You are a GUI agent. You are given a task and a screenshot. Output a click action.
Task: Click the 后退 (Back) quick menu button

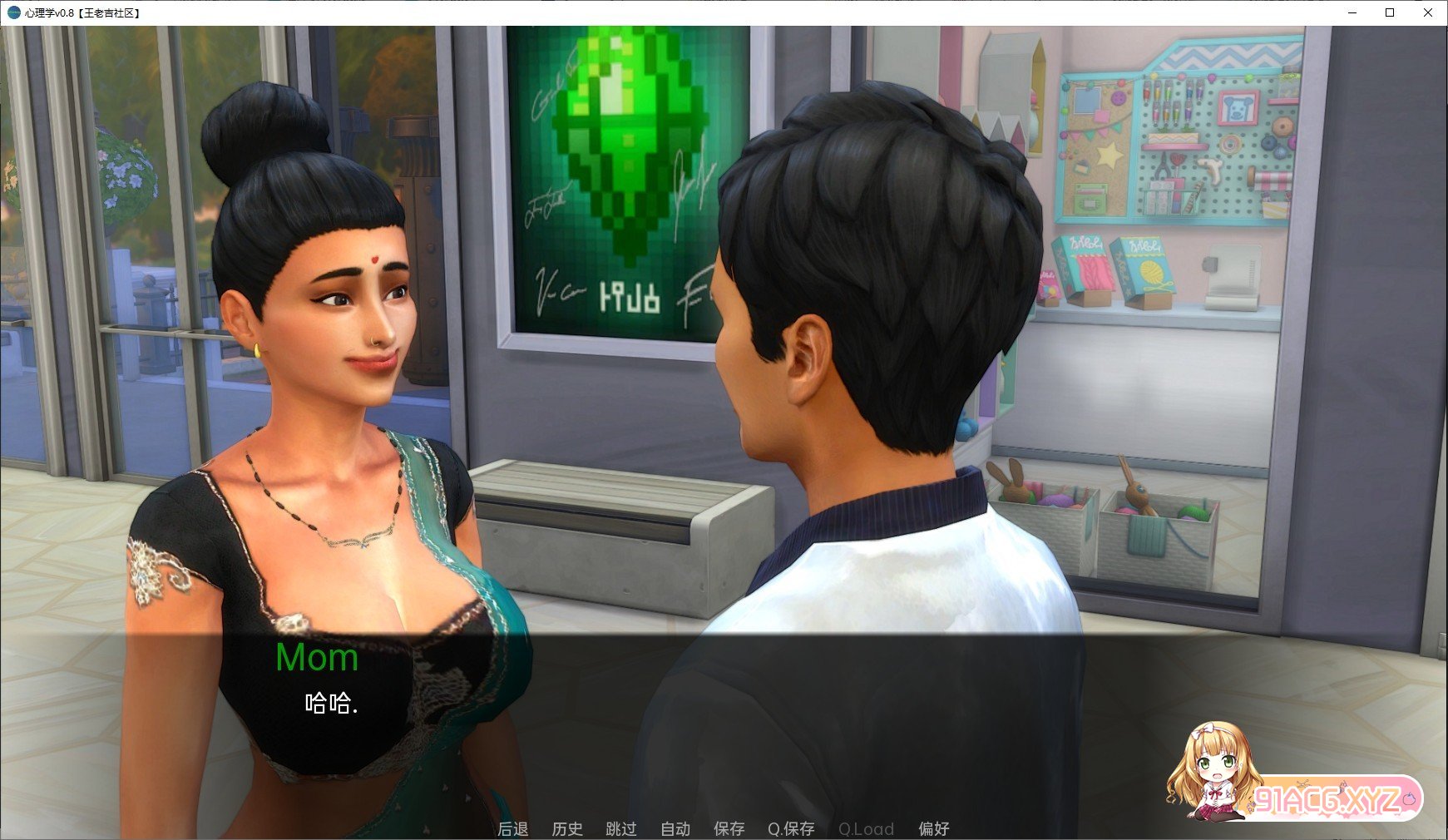coord(512,828)
